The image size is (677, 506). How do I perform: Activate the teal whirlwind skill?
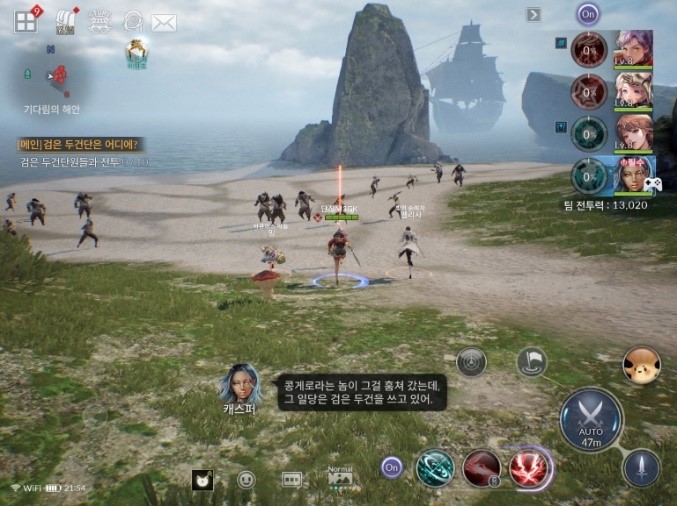(435, 468)
